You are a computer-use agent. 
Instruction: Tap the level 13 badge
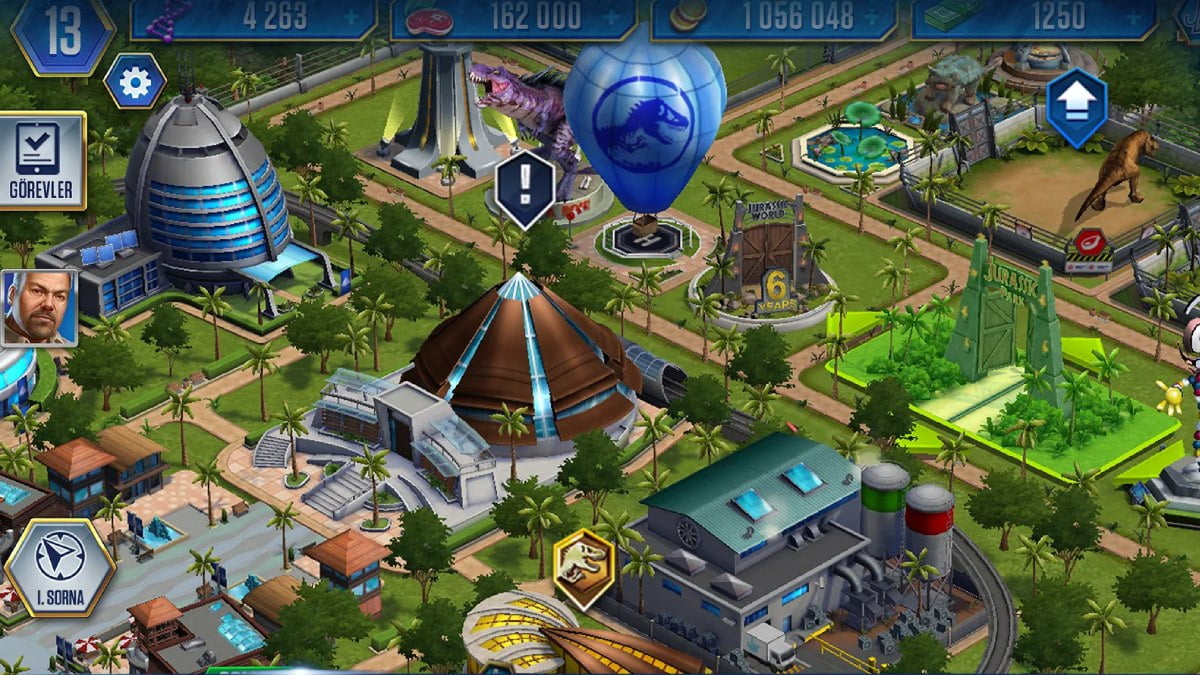[62, 34]
